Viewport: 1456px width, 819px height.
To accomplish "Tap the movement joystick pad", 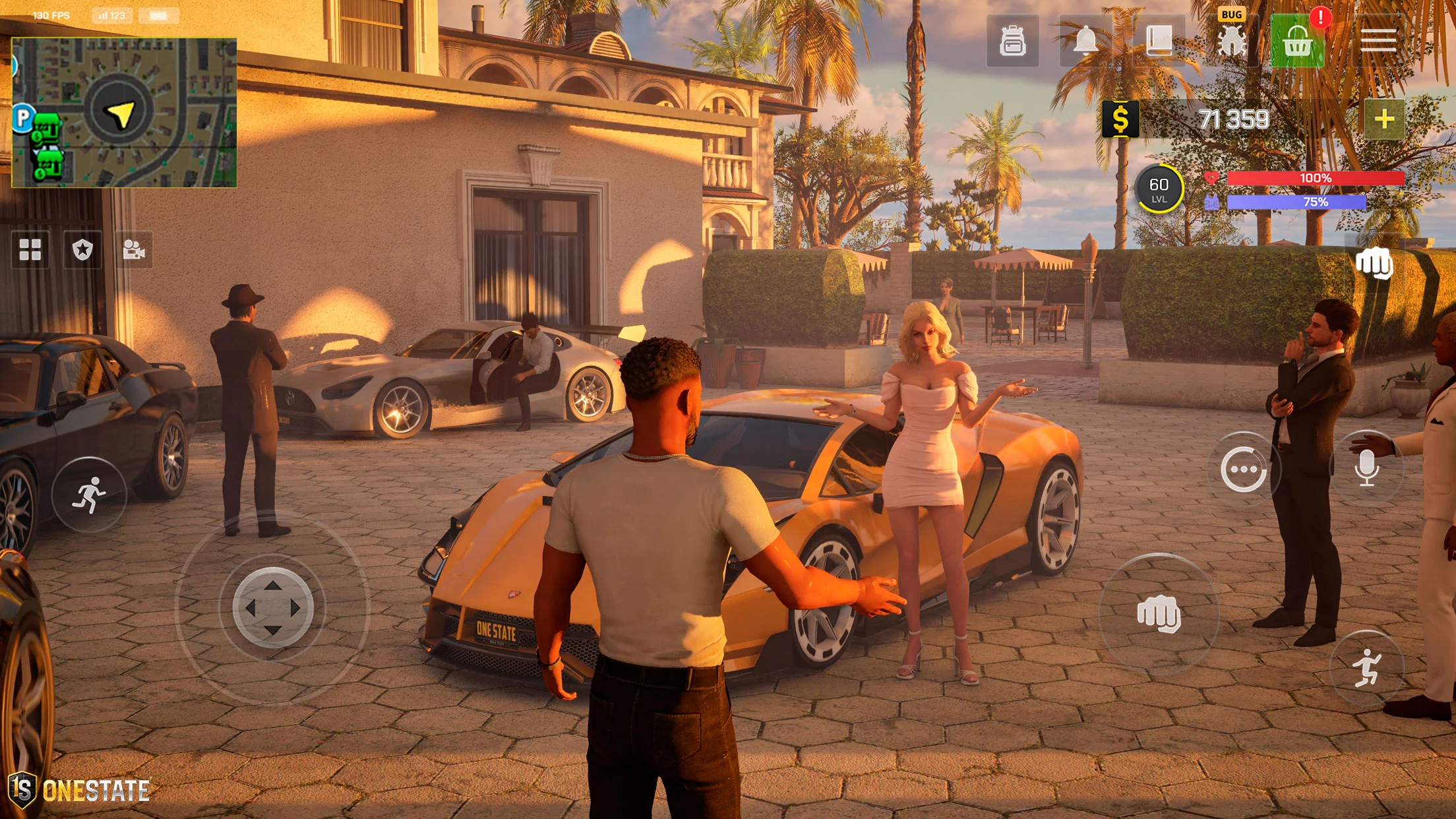I will click(272, 607).
